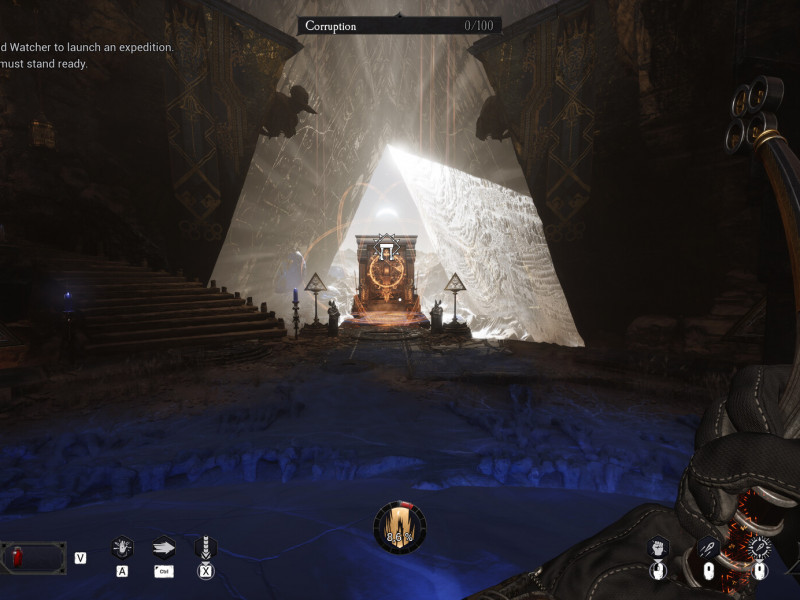Activate the open-hand ability icon

(122, 547)
